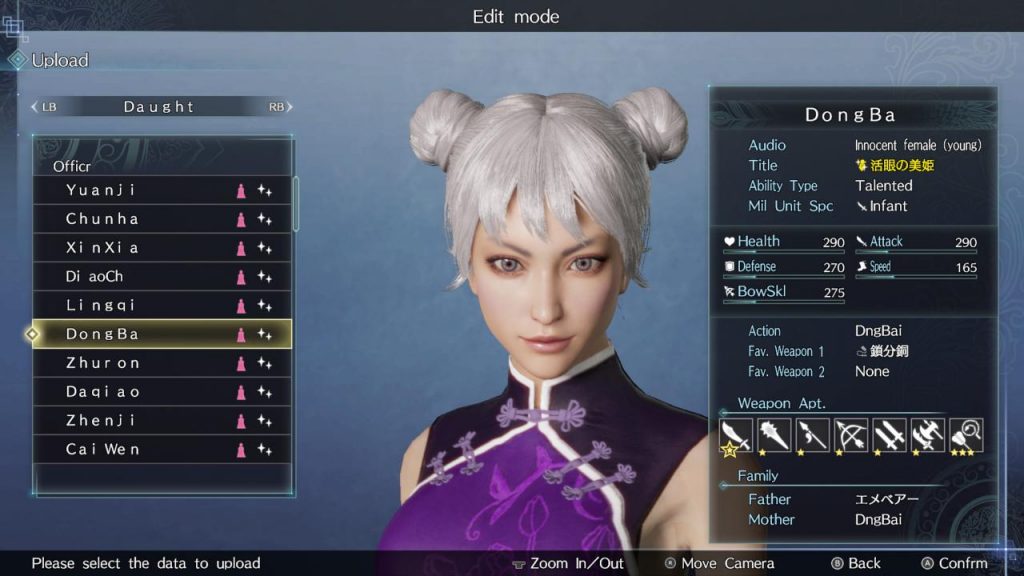This screenshot has width=1024, height=576.
Task: Choose Daqiao from the officer list
Action: [x=162, y=392]
